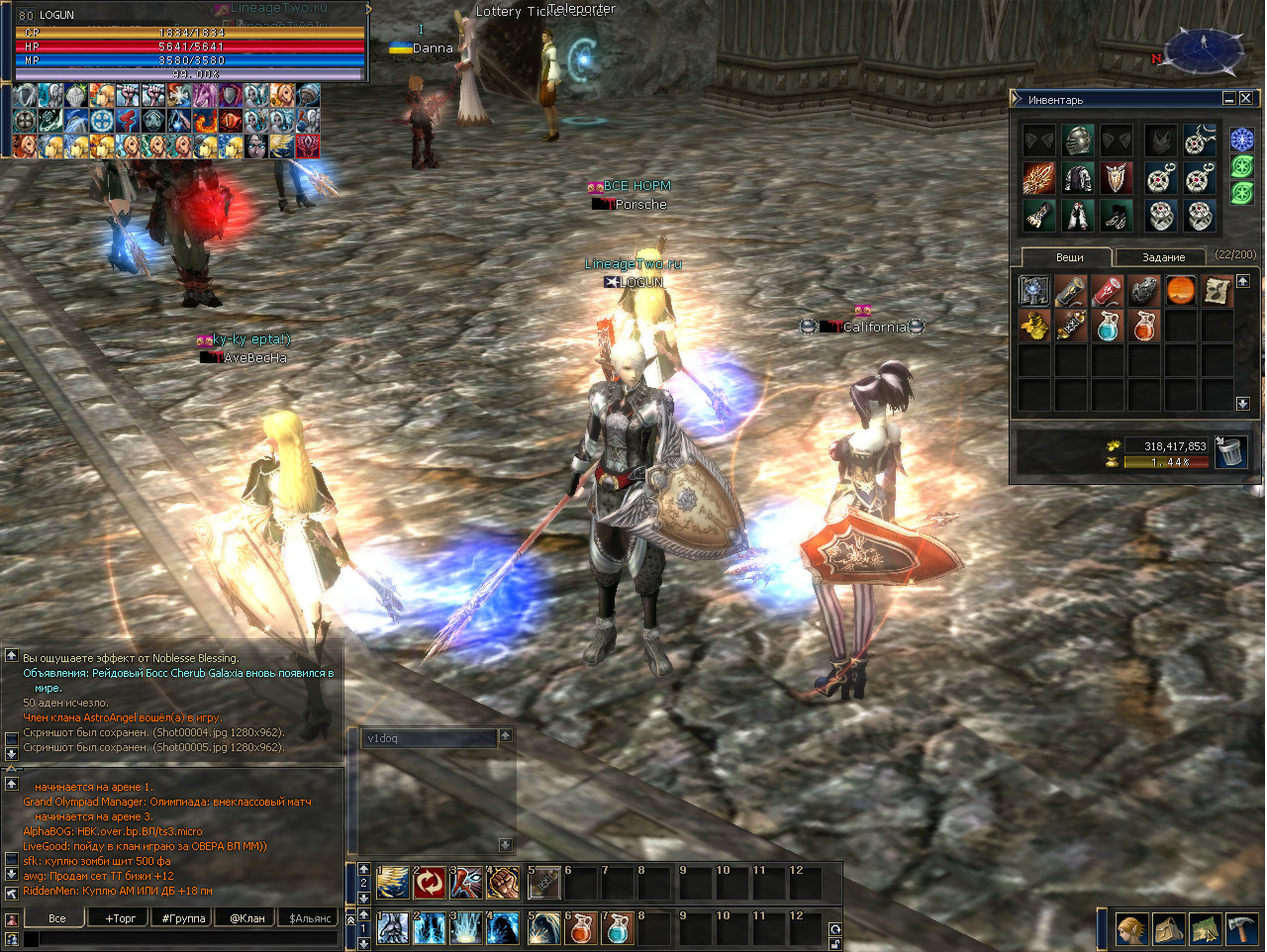Select the equipped helmet slot
1267x952 pixels.
click(x=1078, y=141)
